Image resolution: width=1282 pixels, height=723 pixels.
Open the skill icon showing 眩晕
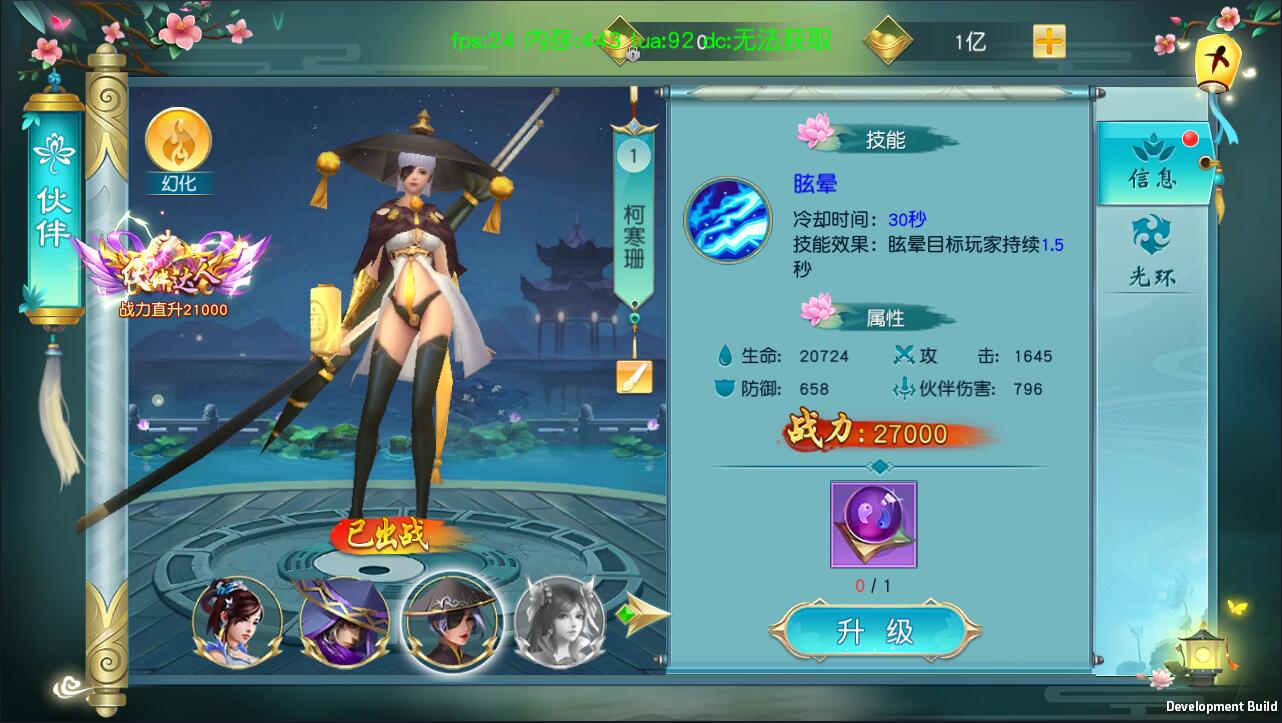pyautogui.click(x=729, y=219)
